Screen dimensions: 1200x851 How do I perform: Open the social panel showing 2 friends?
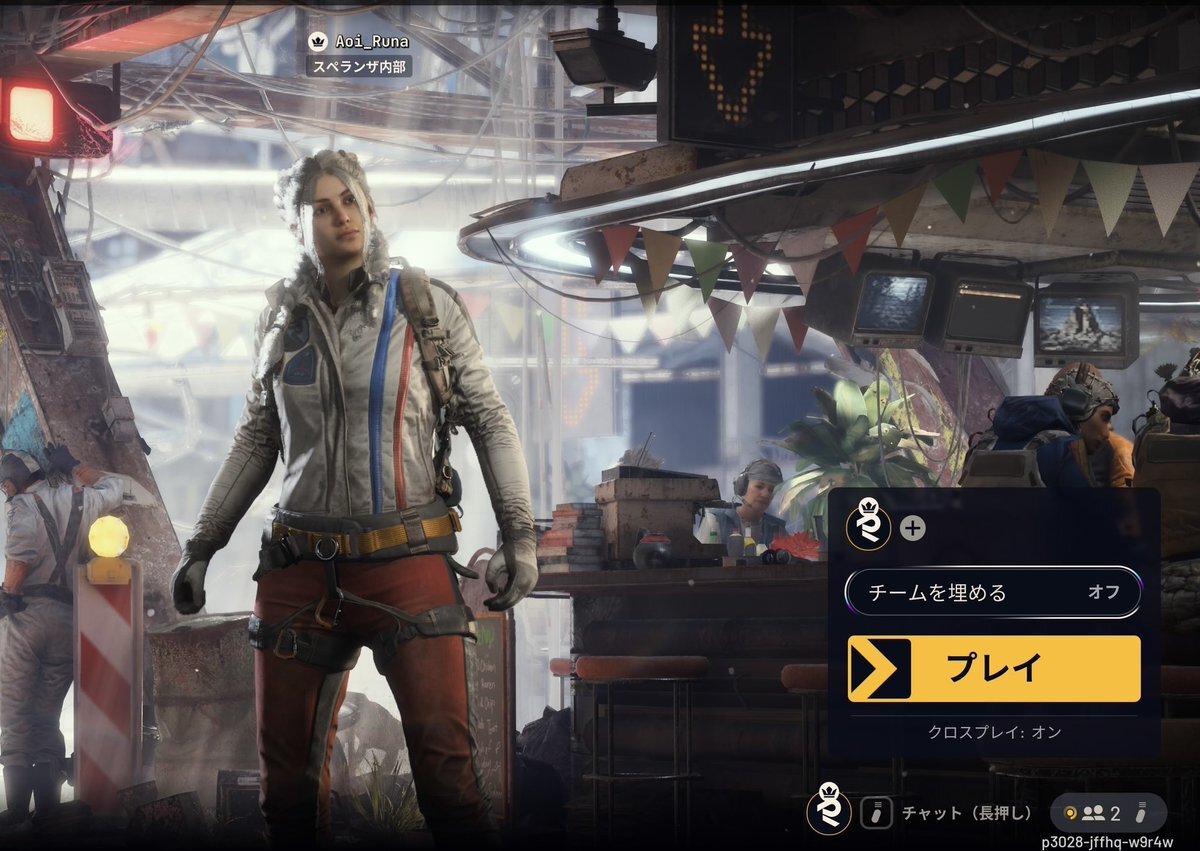pos(1108,813)
